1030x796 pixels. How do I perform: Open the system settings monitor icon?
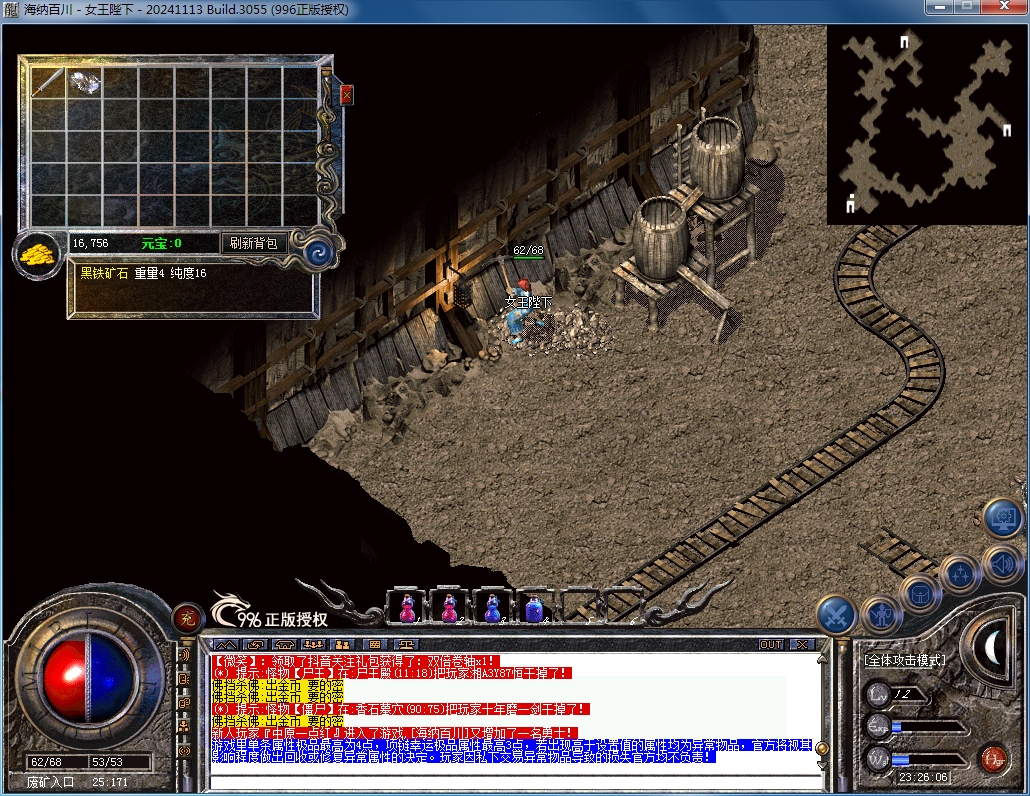(1003, 518)
